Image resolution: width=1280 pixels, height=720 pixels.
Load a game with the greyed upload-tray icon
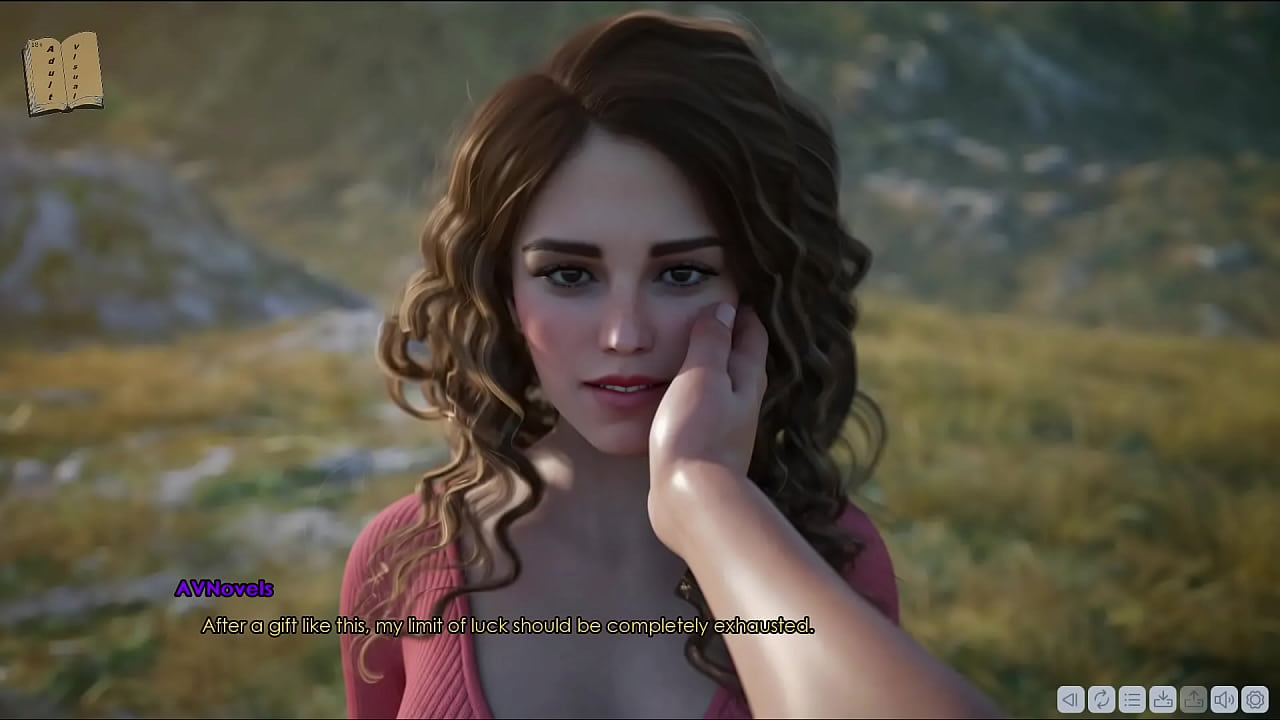1193,700
